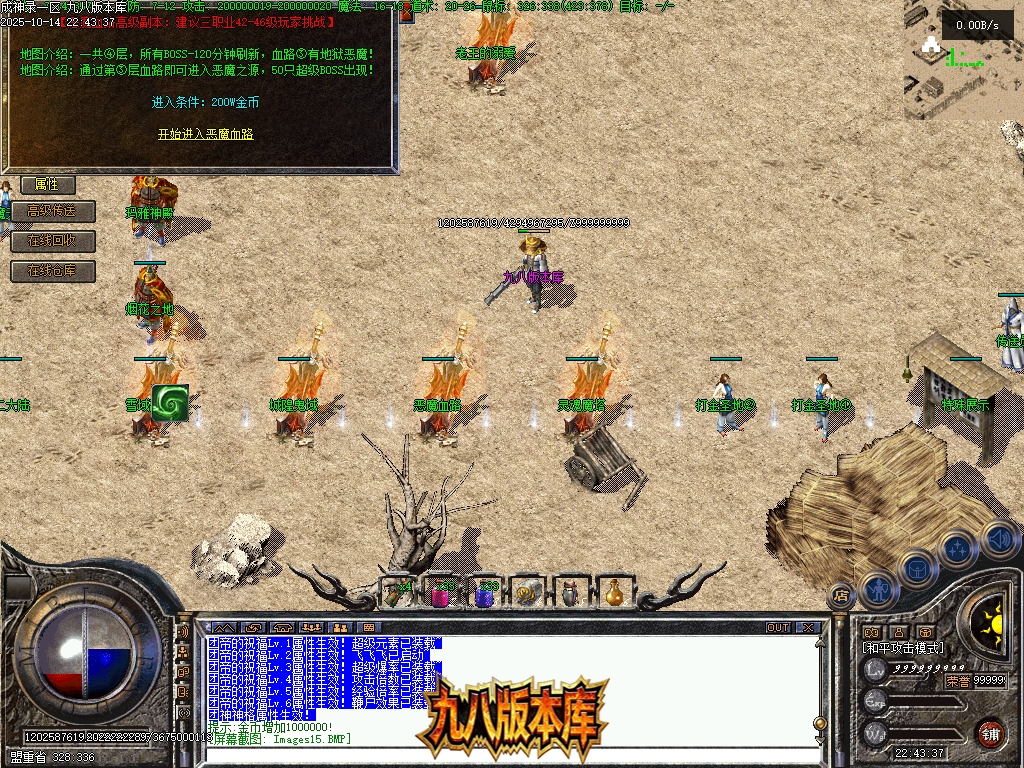Use the blue potion in the belt
The image size is (1024, 768).
click(x=485, y=593)
